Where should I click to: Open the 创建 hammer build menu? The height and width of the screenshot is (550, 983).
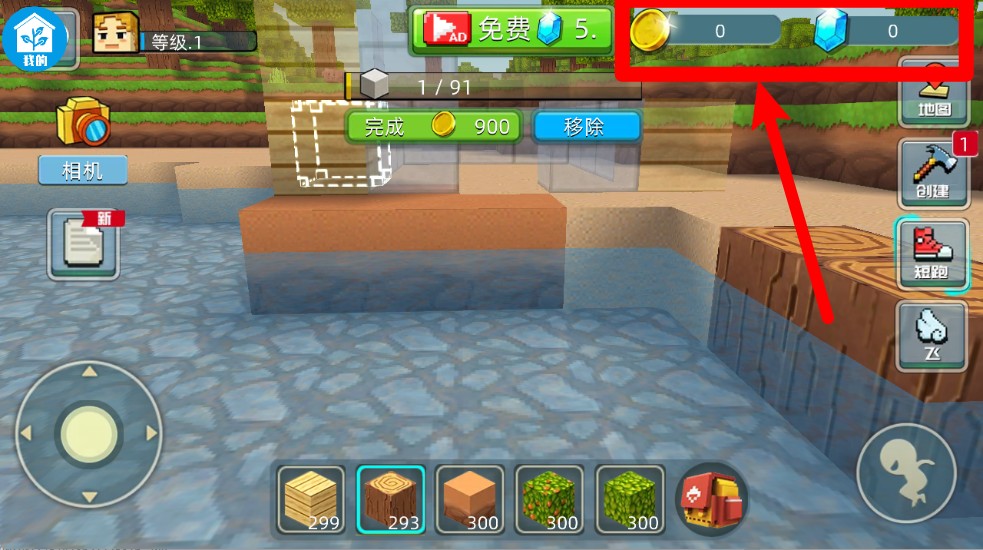point(933,171)
